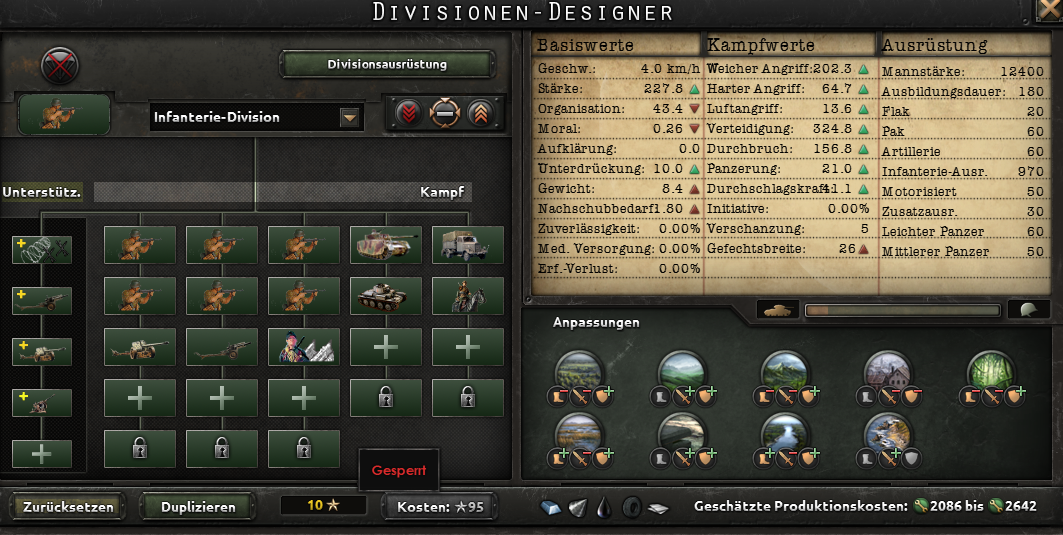Select the motorized truck battalion slot
Screen dimensions: 1063x535
467,245
